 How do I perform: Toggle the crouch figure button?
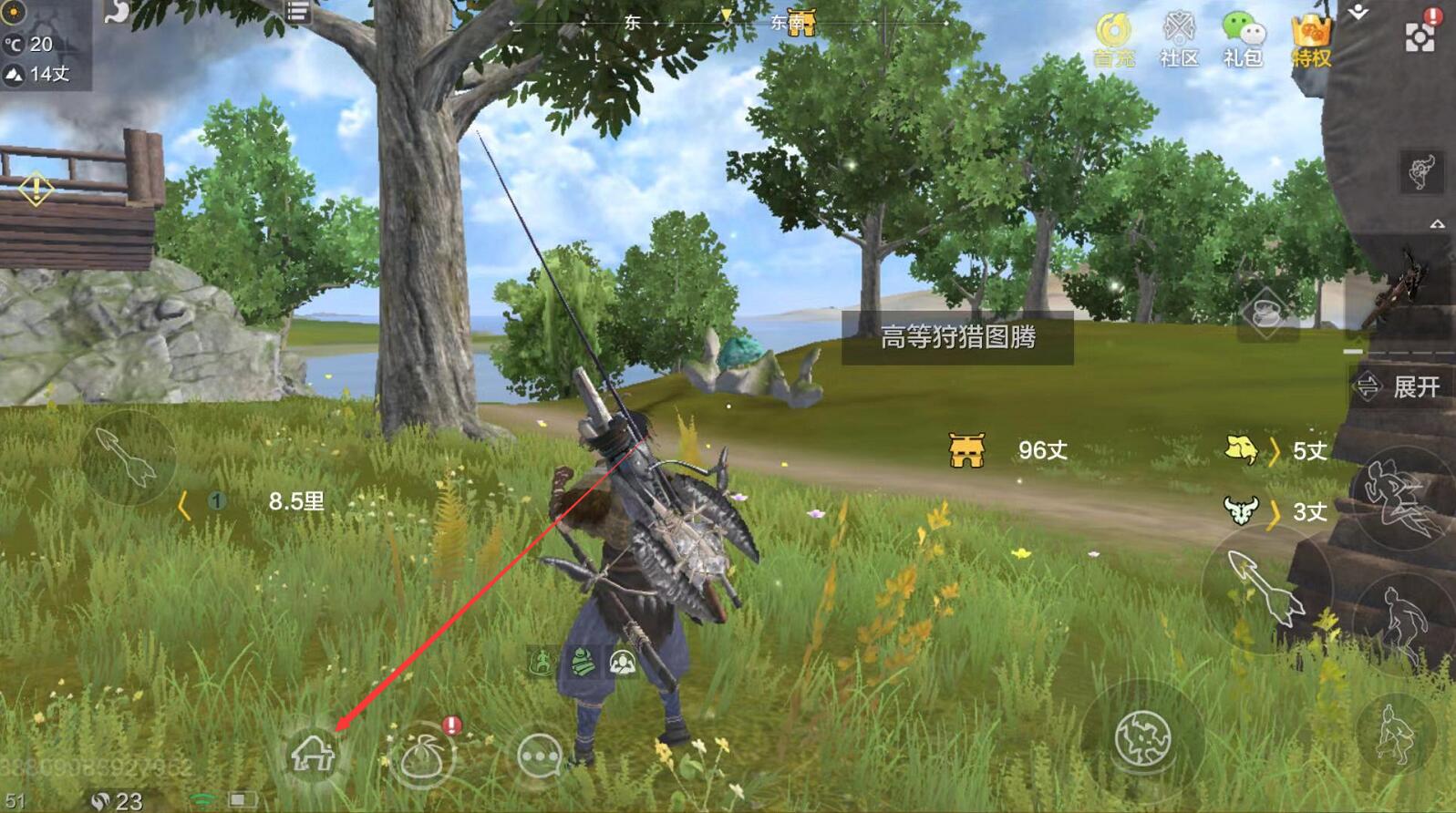(1395, 735)
